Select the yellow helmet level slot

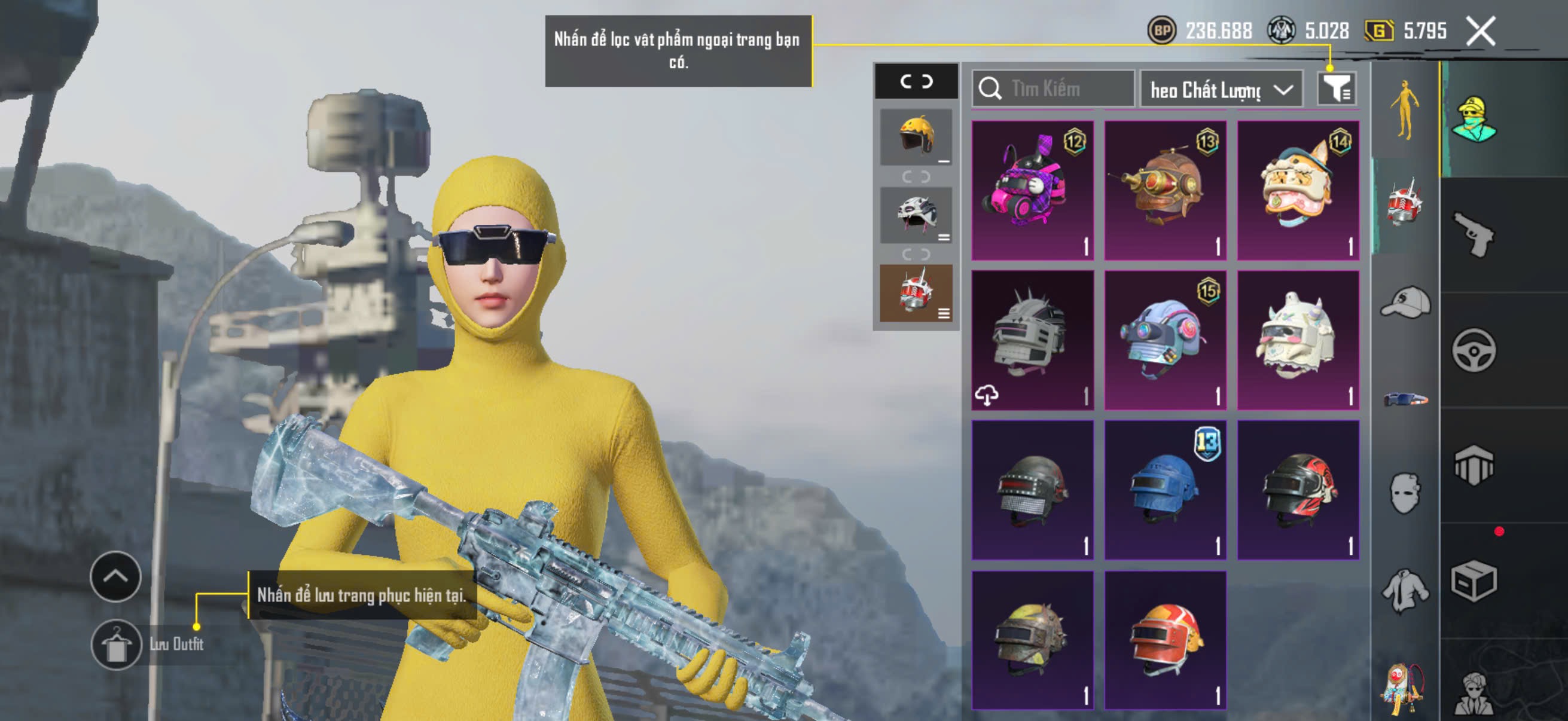[916, 136]
